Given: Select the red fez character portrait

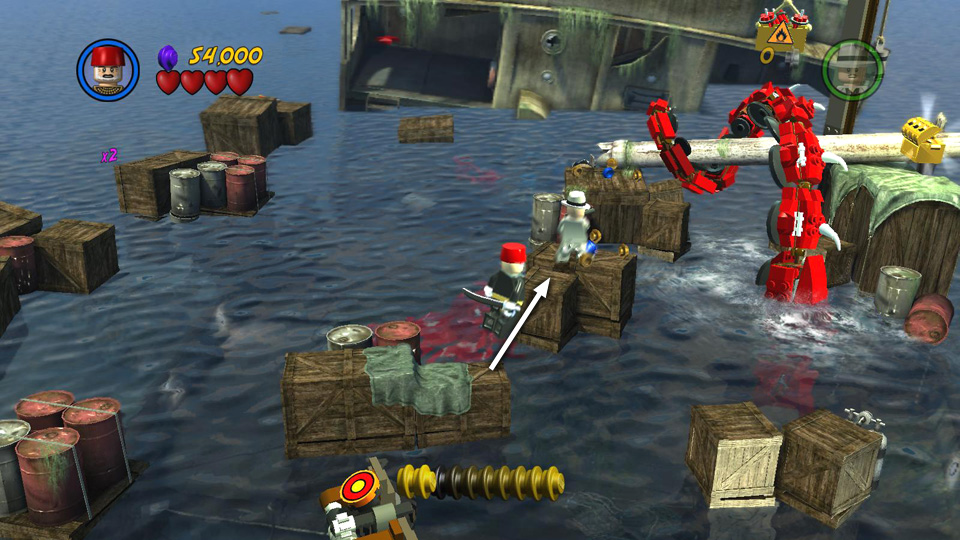Looking at the screenshot, I should coord(107,69).
